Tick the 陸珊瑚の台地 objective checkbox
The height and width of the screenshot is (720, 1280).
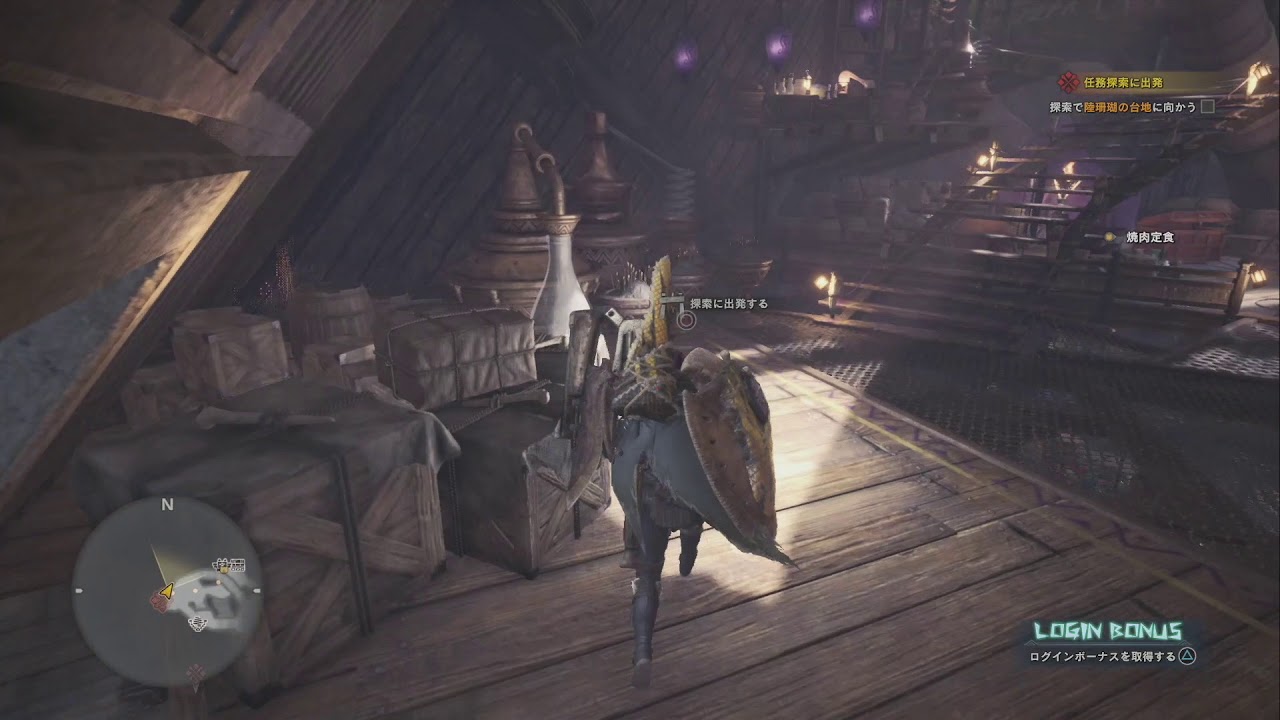pyautogui.click(x=1207, y=106)
